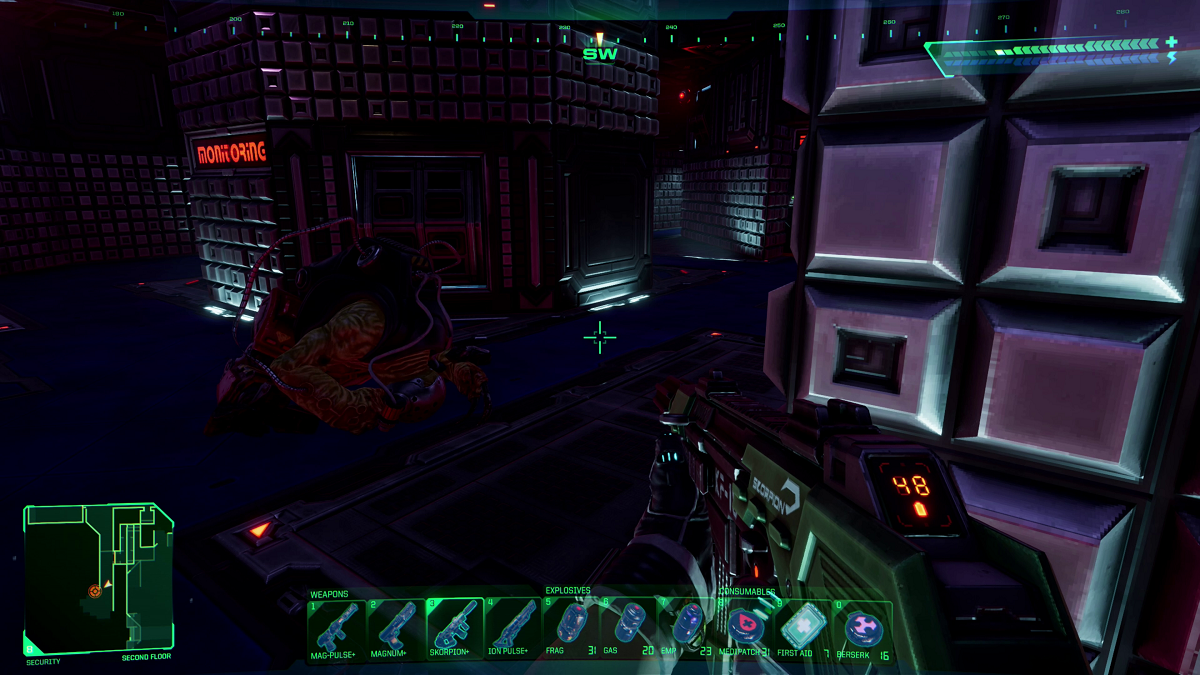Switch to the Ion Pulse+ rifle
The image size is (1200, 675).
513,627
